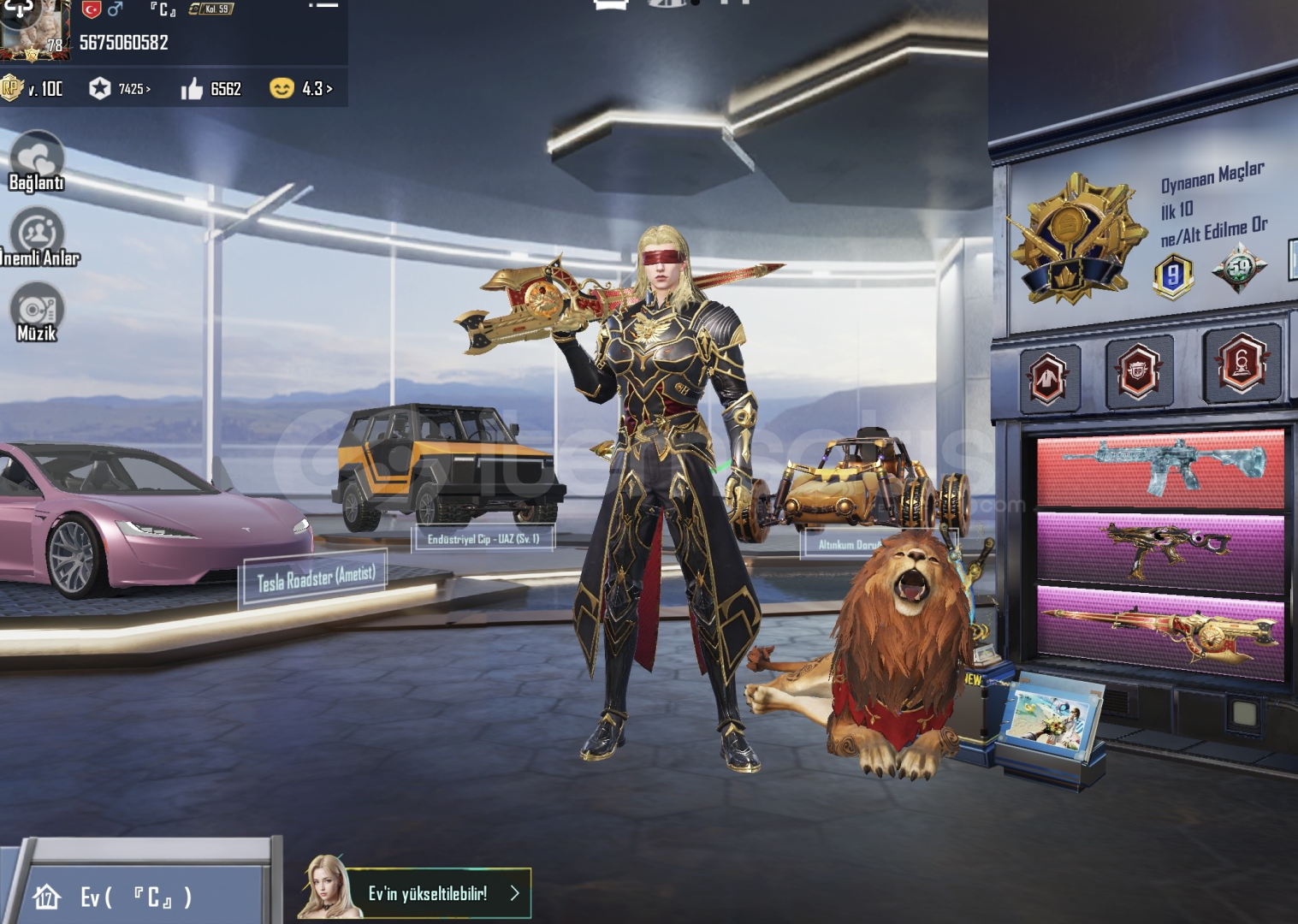
Task: Open the RP level 100 badge icon
Action: [x=15, y=88]
